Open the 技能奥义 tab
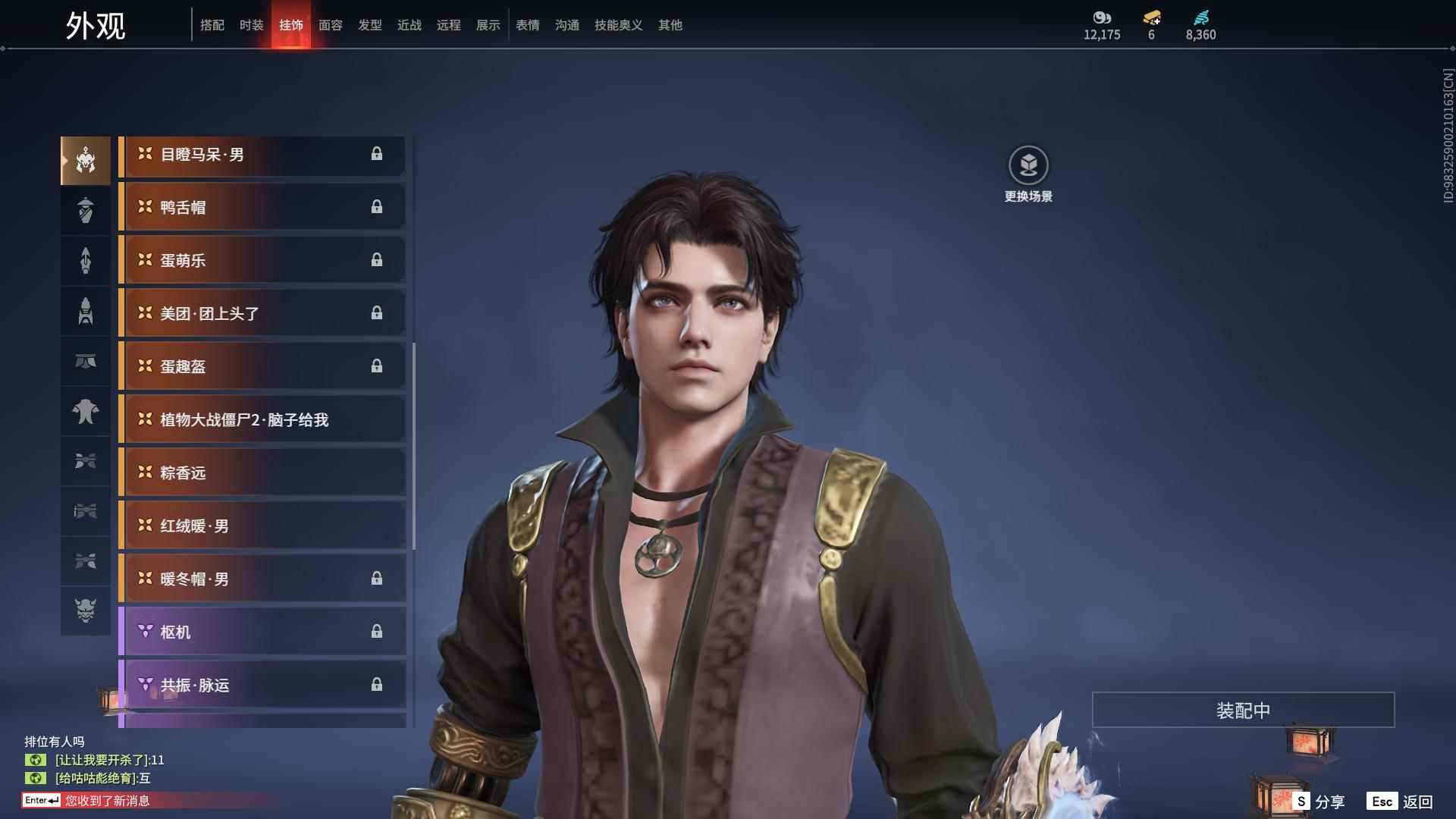The image size is (1456, 819). [x=618, y=25]
